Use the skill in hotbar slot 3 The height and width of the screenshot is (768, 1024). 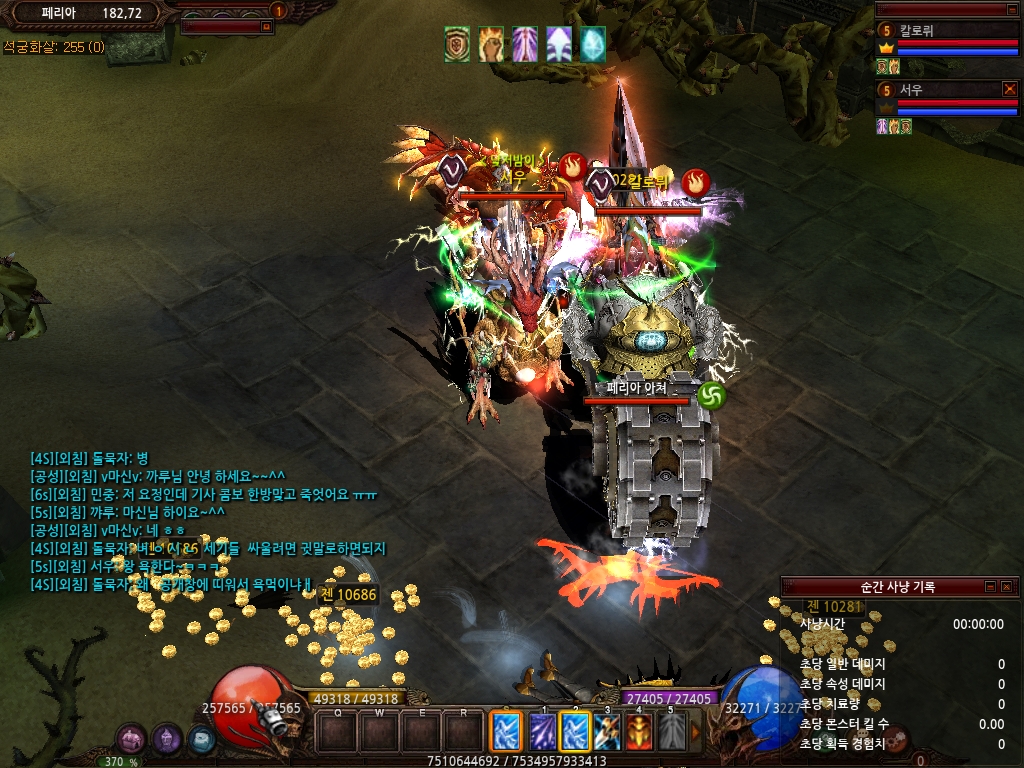(607, 731)
